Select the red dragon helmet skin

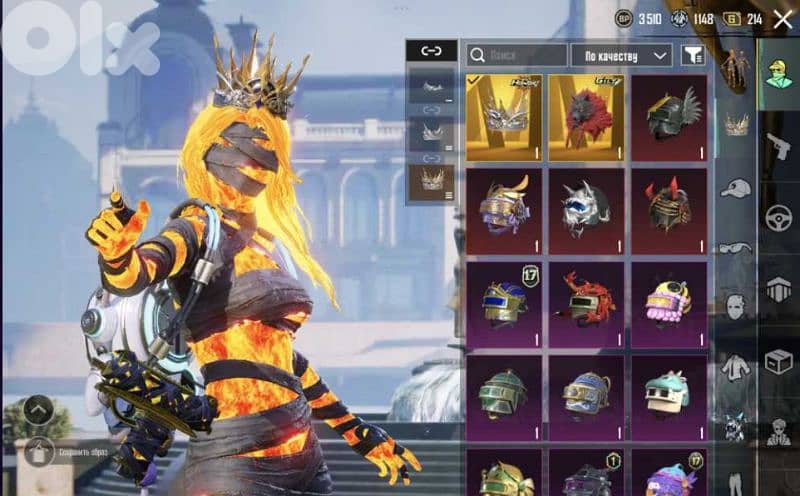point(587,304)
